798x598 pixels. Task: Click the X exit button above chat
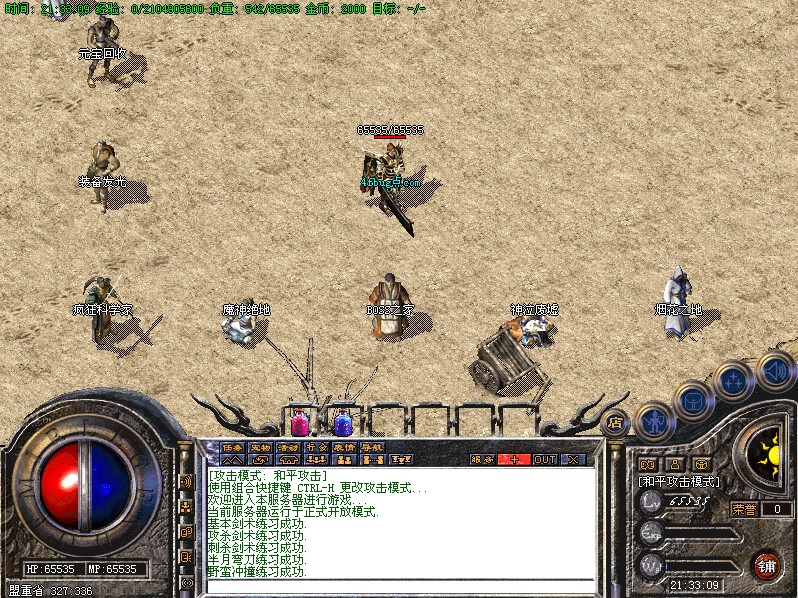(574, 460)
